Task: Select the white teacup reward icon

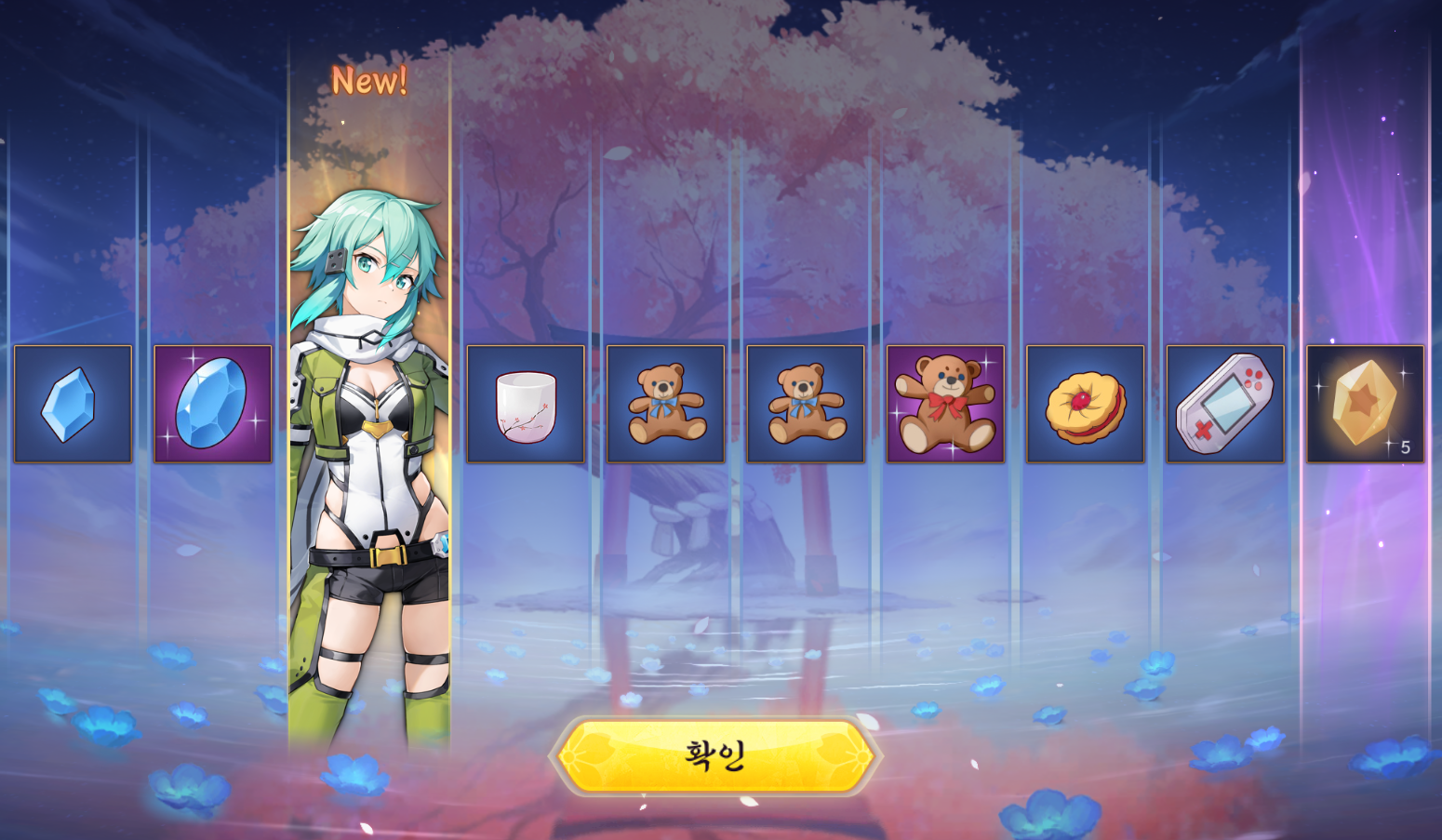Action: (x=526, y=402)
